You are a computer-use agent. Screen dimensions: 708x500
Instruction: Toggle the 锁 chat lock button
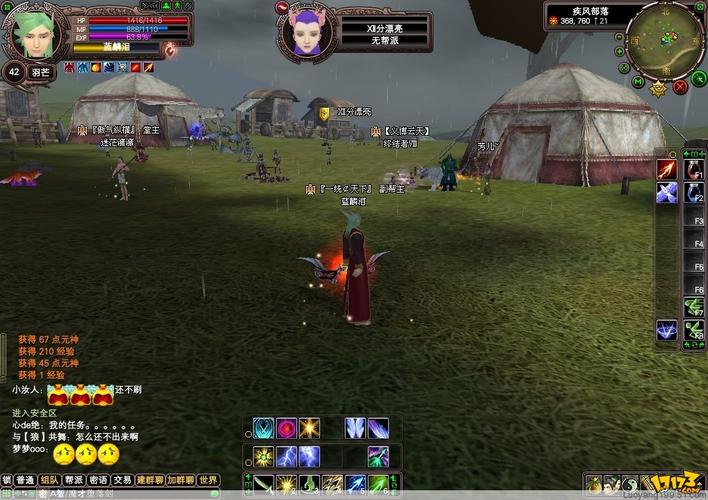tap(6, 480)
